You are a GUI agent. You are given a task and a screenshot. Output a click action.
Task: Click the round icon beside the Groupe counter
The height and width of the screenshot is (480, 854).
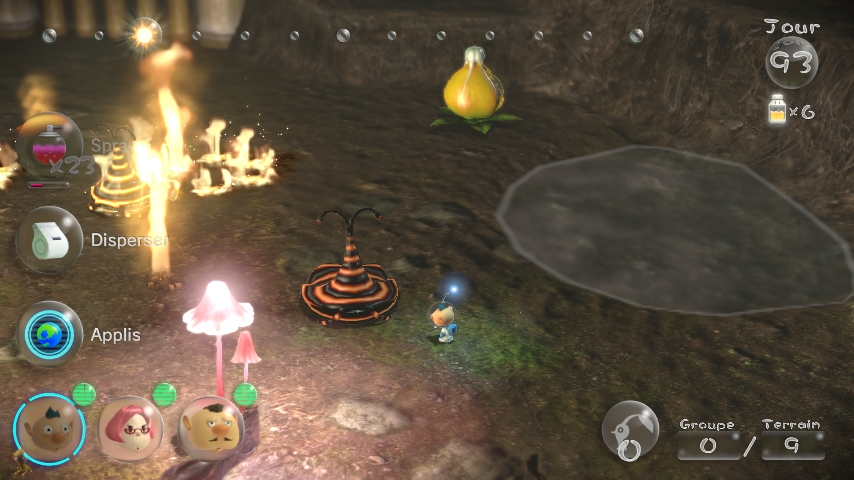pyautogui.click(x=630, y=431)
